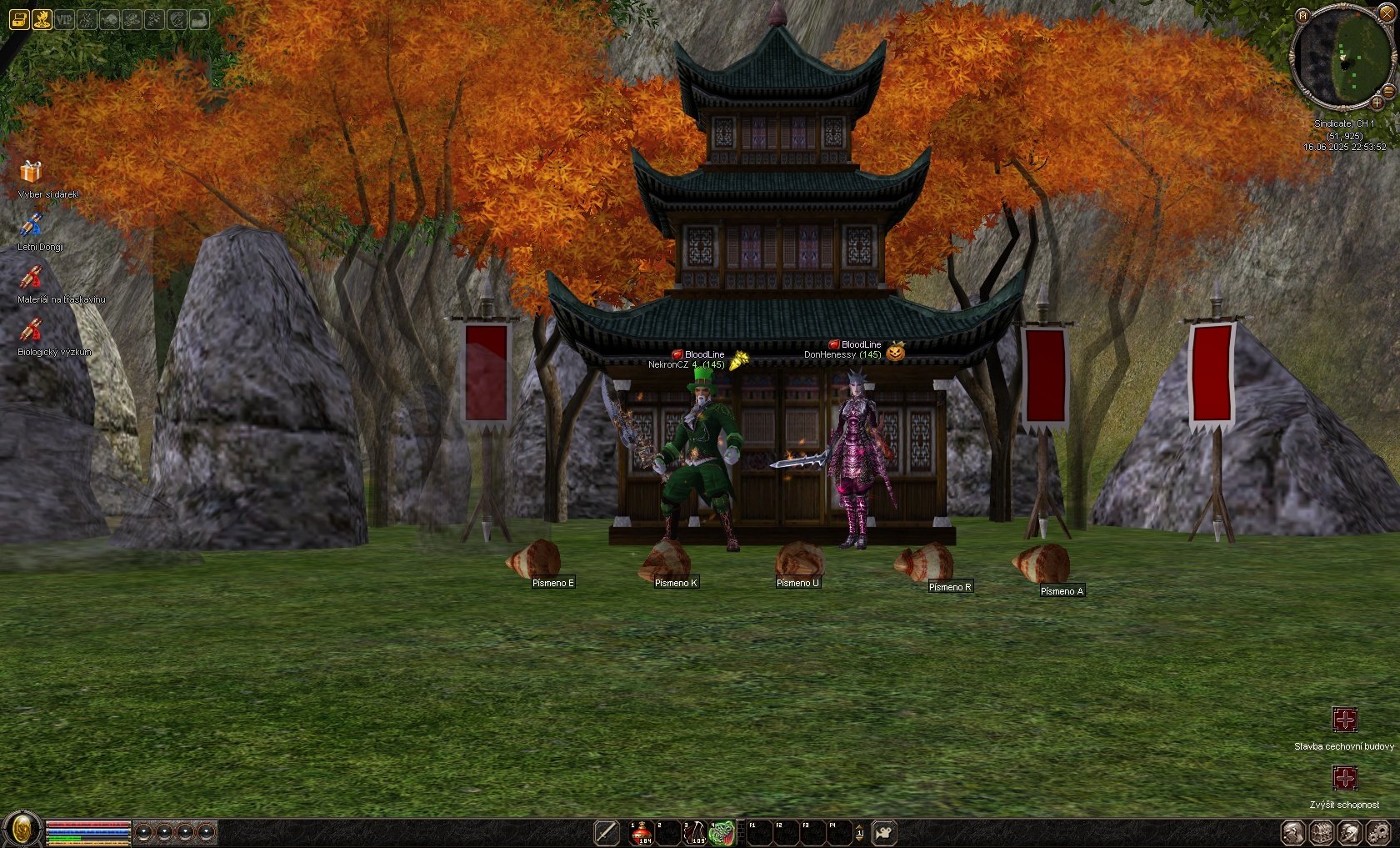Click the 'Stavba cechovní budovy' red icon

(x=1344, y=720)
